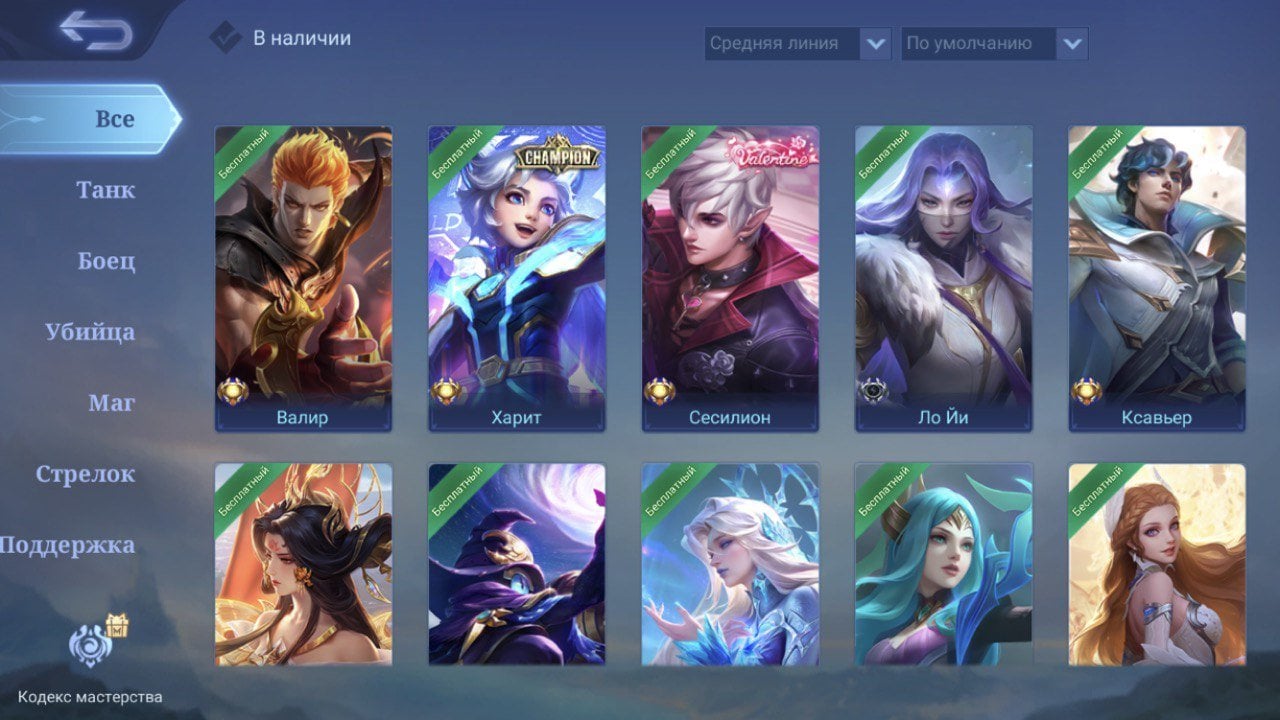Go back using the arrow button
This screenshot has width=1280, height=720.
tap(95, 30)
